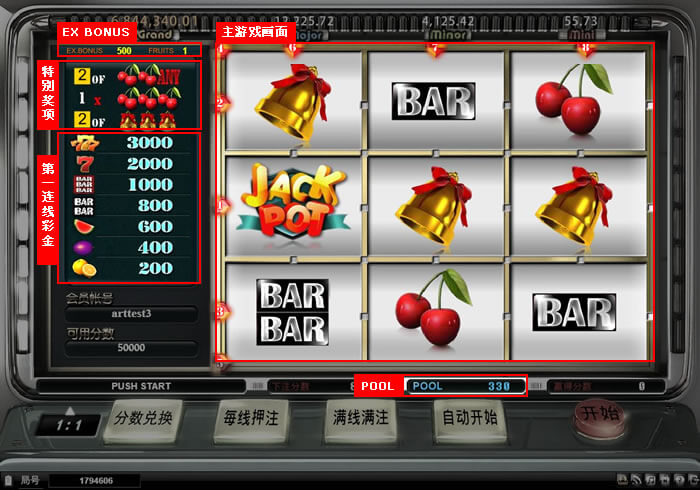The height and width of the screenshot is (490, 700).
Task: Click the exit icon in bottom bar
Action: pos(693,480)
